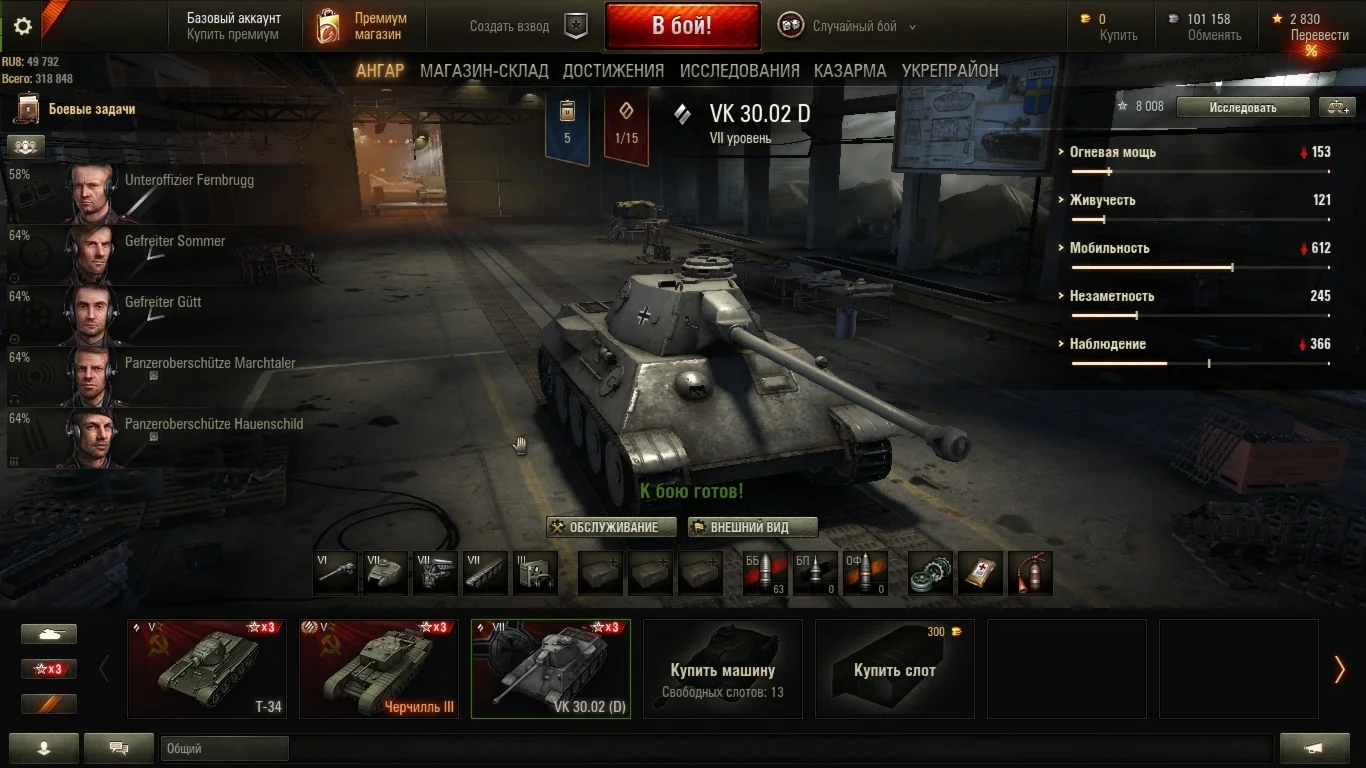Toggle the ribbon vehicle filter
Viewport: 1366px width, 768px height.
pos(48,702)
